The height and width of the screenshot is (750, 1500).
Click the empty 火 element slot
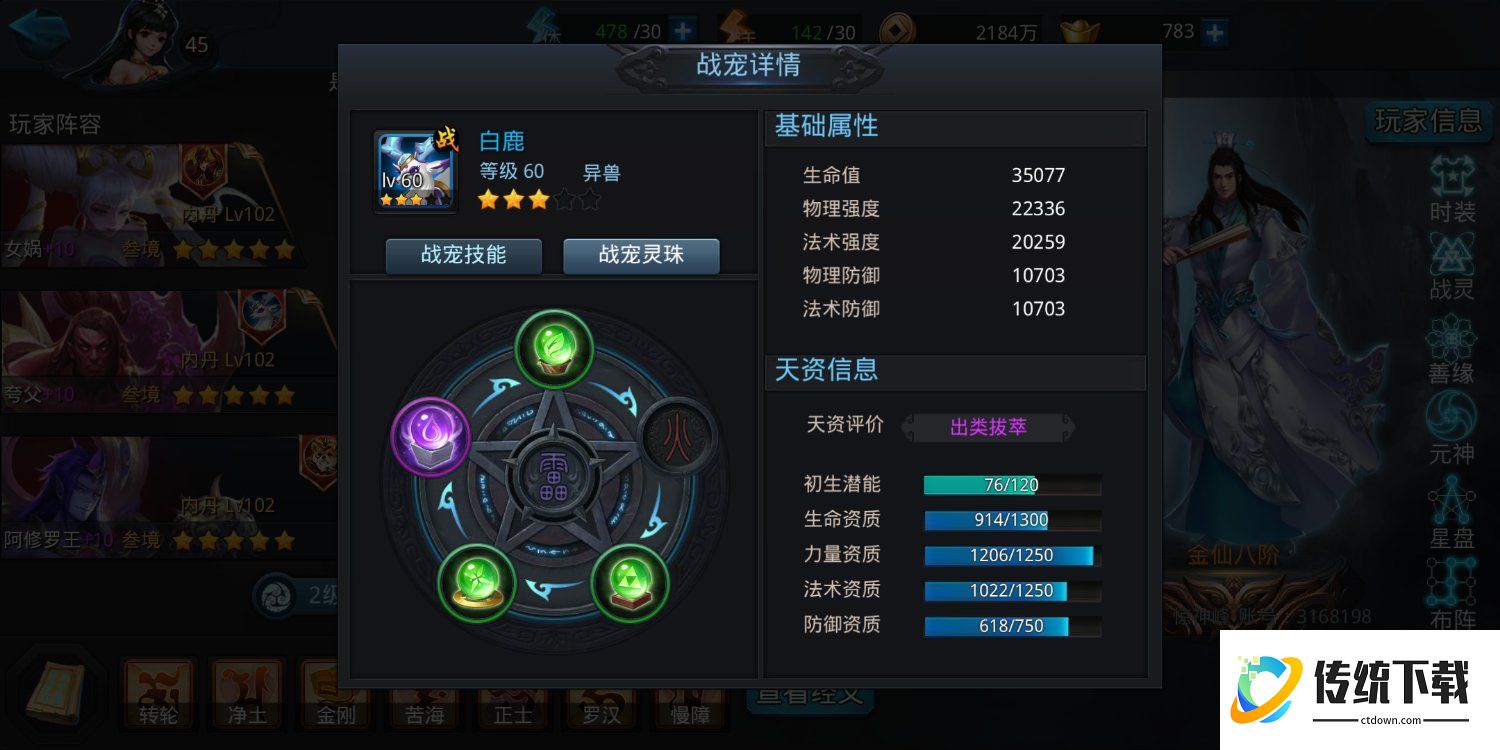pyautogui.click(x=676, y=437)
